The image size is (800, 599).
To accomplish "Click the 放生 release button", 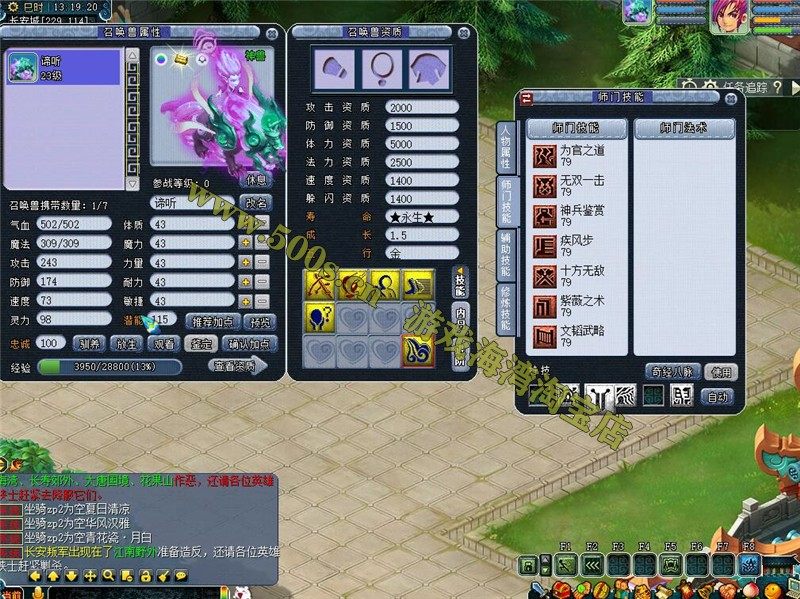I will tap(126, 343).
